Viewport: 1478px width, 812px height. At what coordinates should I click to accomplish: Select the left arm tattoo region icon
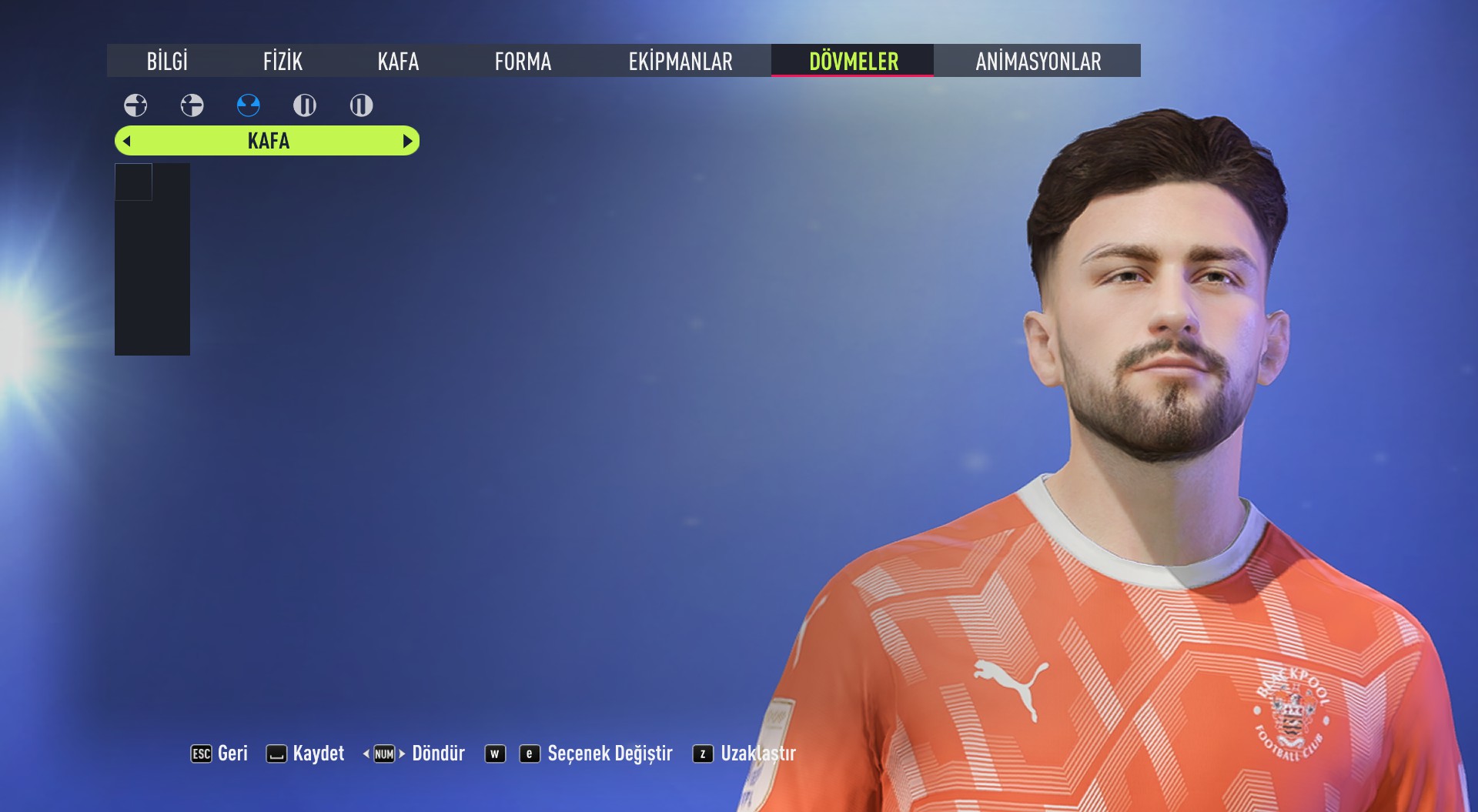click(192, 106)
